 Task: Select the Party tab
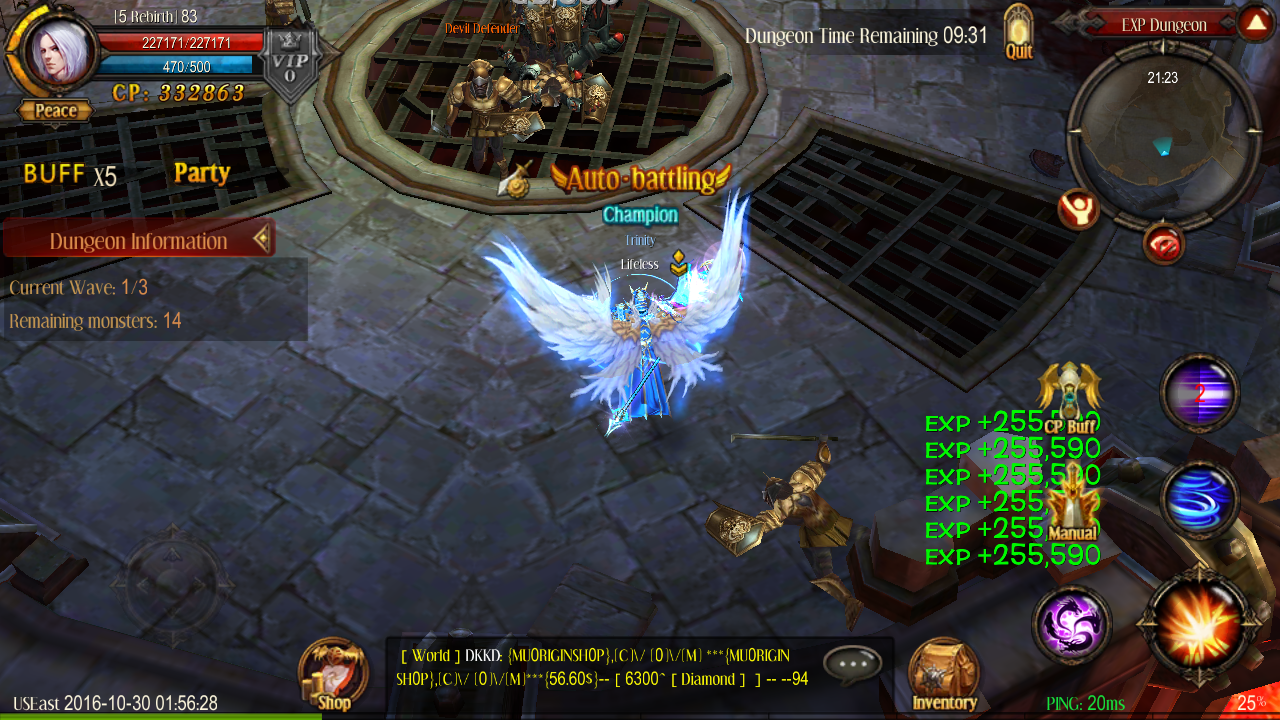[201, 173]
